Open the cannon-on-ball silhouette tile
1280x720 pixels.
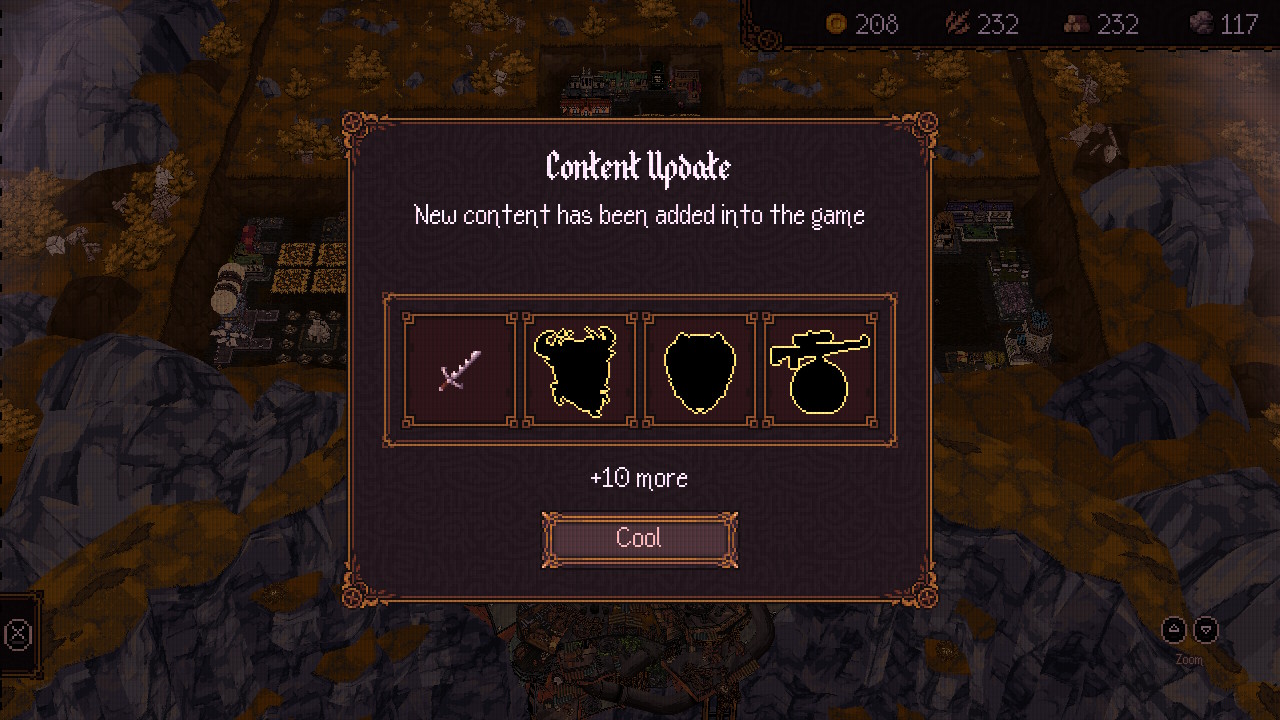pos(820,370)
